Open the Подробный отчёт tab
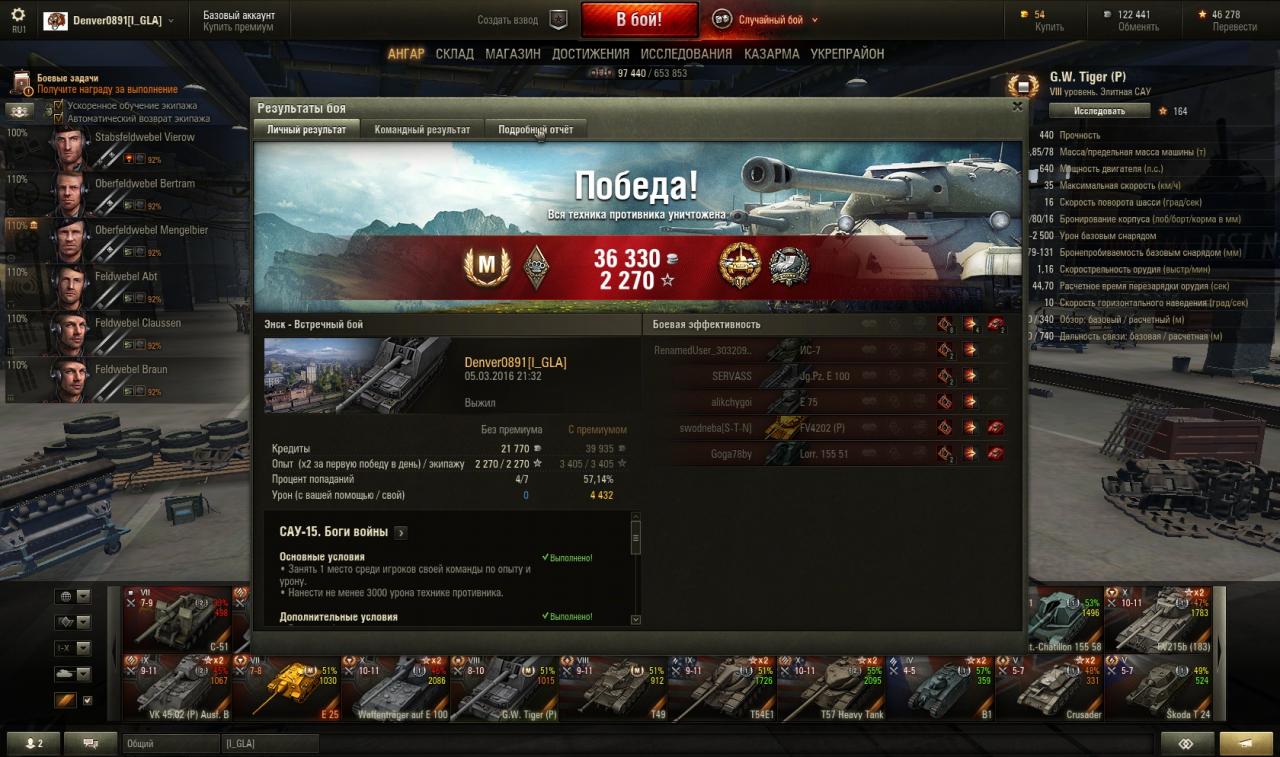 click(535, 130)
